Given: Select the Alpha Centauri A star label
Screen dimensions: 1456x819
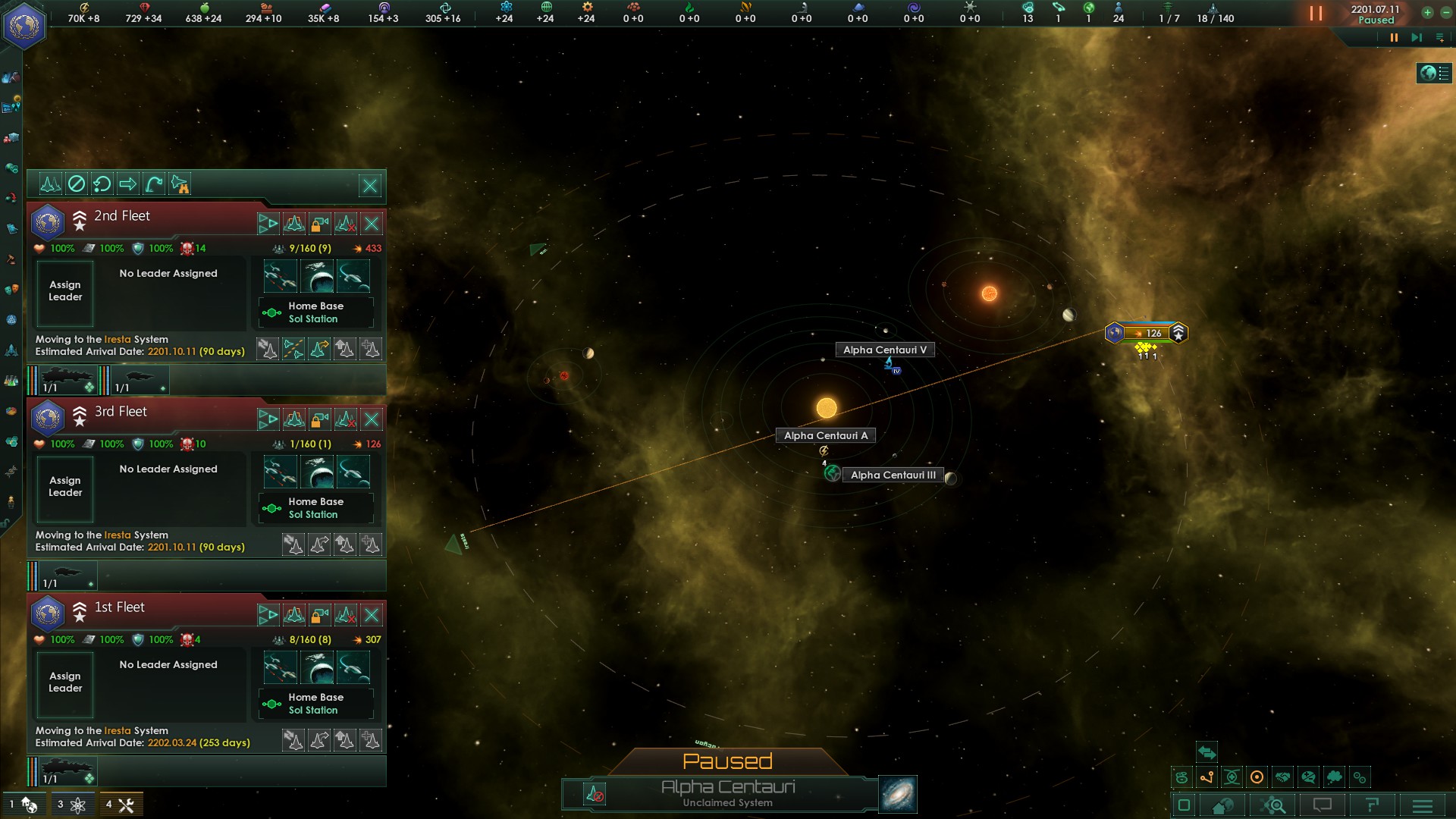Looking at the screenshot, I should pyautogui.click(x=825, y=436).
